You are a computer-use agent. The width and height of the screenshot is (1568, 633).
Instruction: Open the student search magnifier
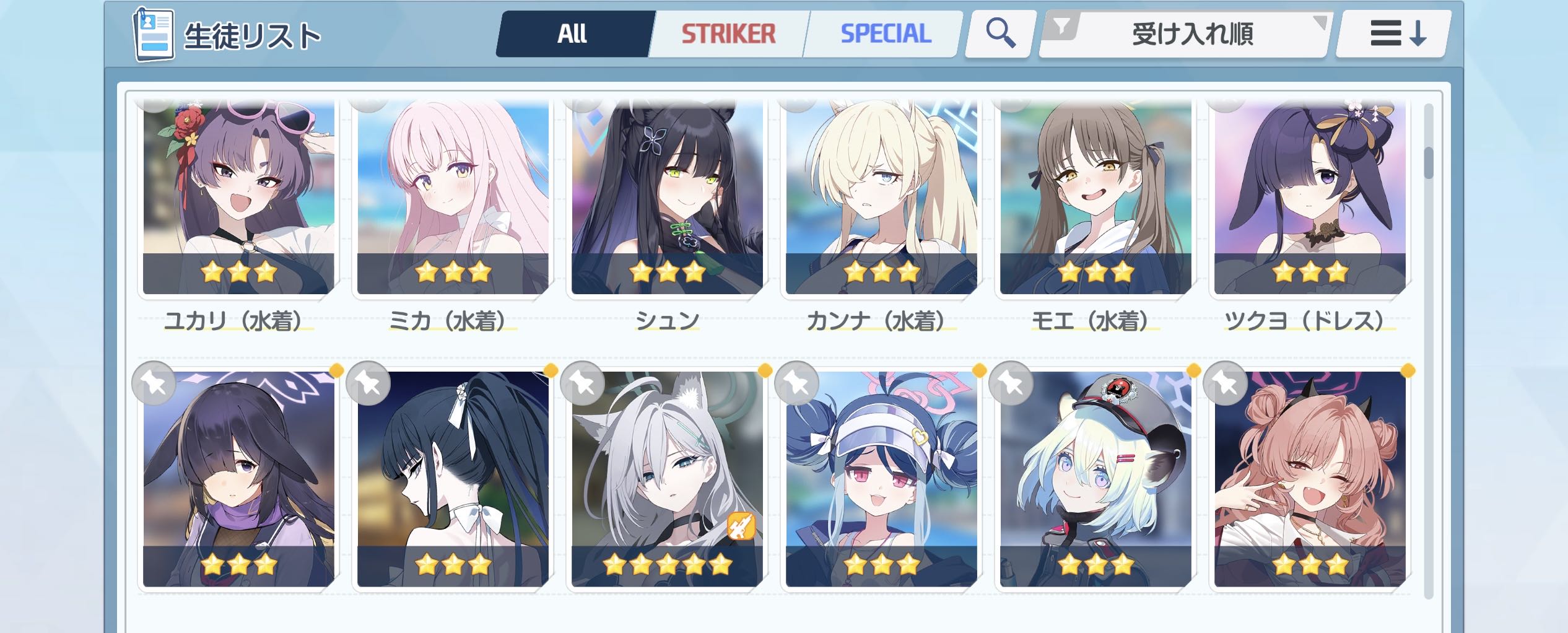1000,33
